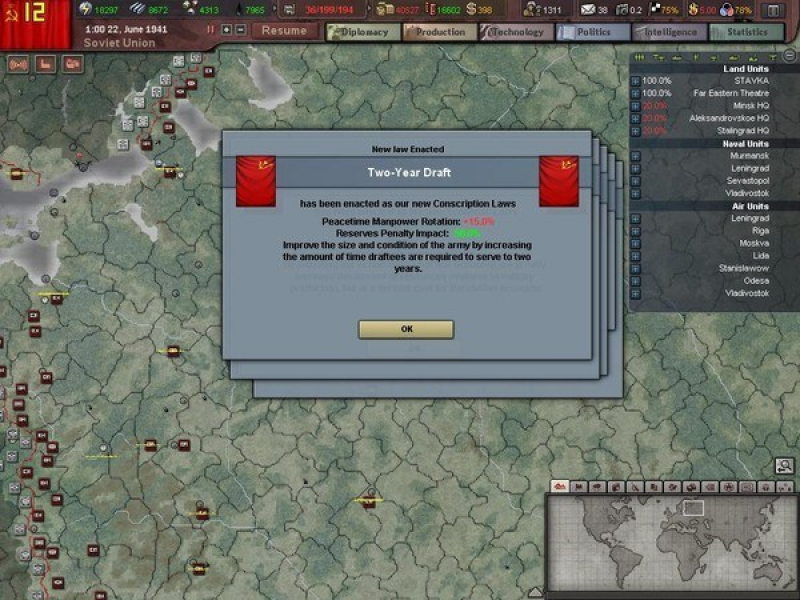The image size is (800, 600).
Task: Decrease game speed with the minus button
Action: click(240, 30)
